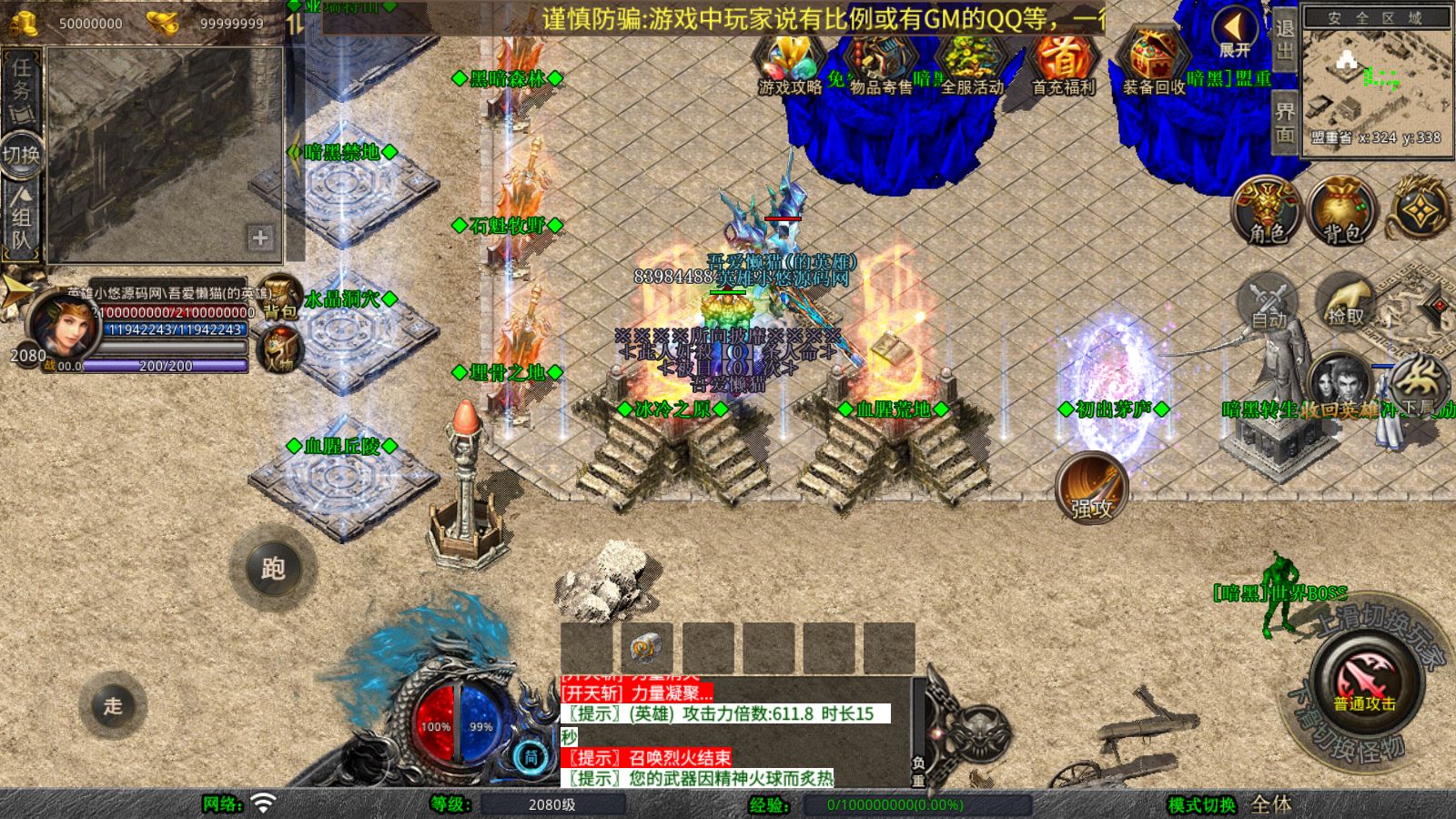Open the 任务 quest tab

click(x=21, y=90)
